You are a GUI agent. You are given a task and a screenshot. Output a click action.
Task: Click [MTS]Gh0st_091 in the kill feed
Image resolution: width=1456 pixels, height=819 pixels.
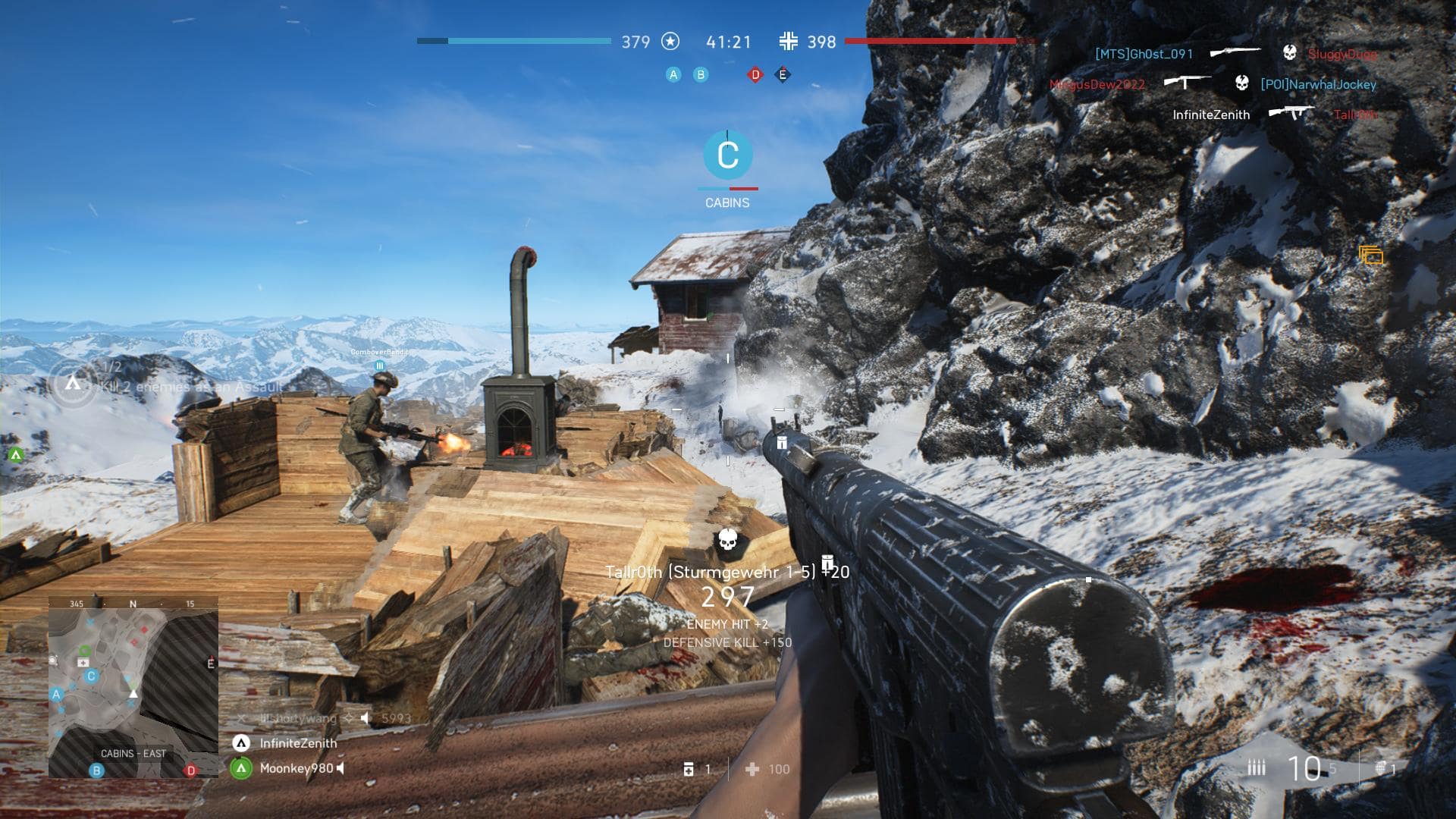pos(1144,54)
